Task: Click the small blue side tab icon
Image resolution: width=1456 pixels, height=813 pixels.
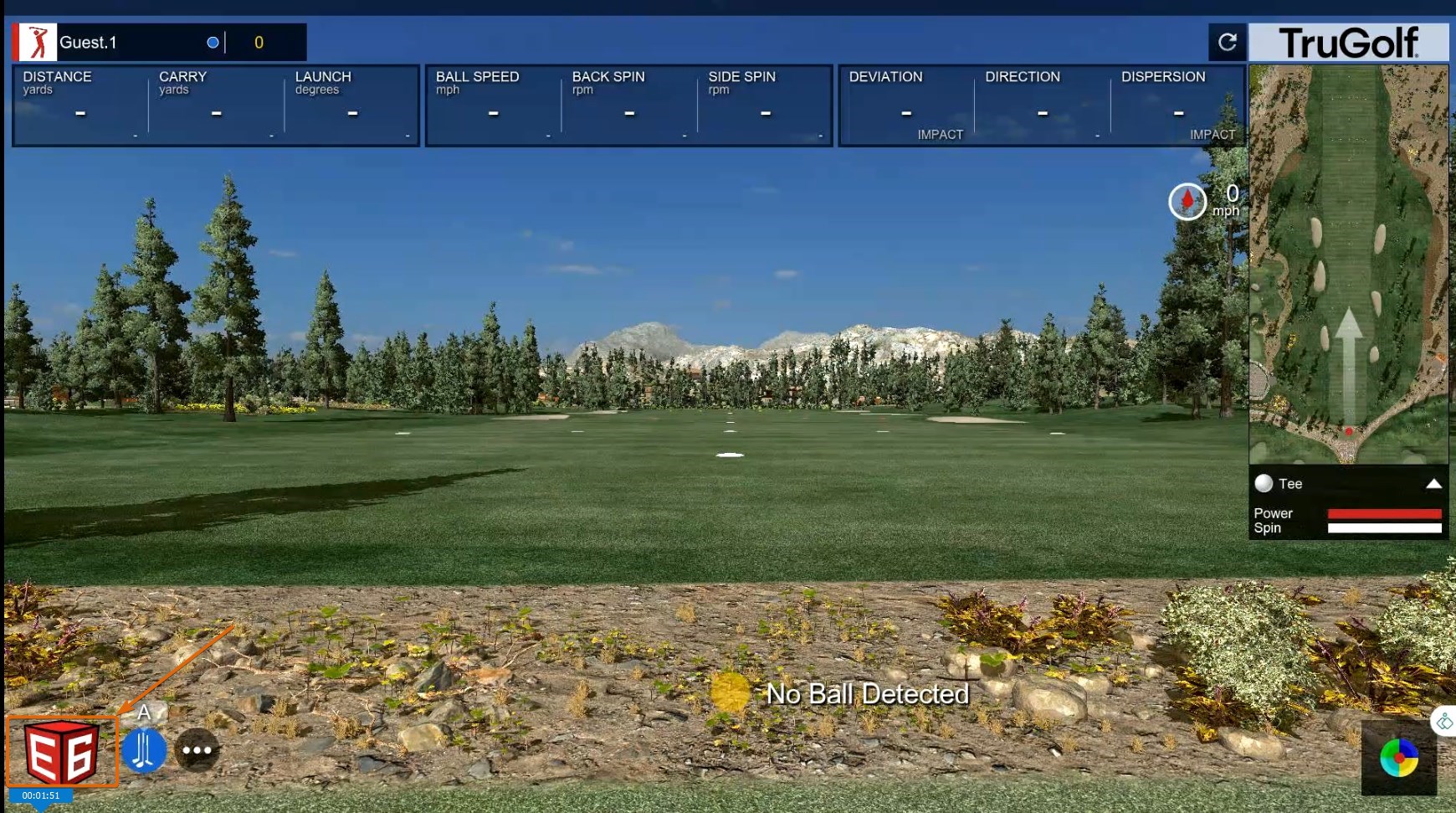Action: pyautogui.click(x=1445, y=721)
